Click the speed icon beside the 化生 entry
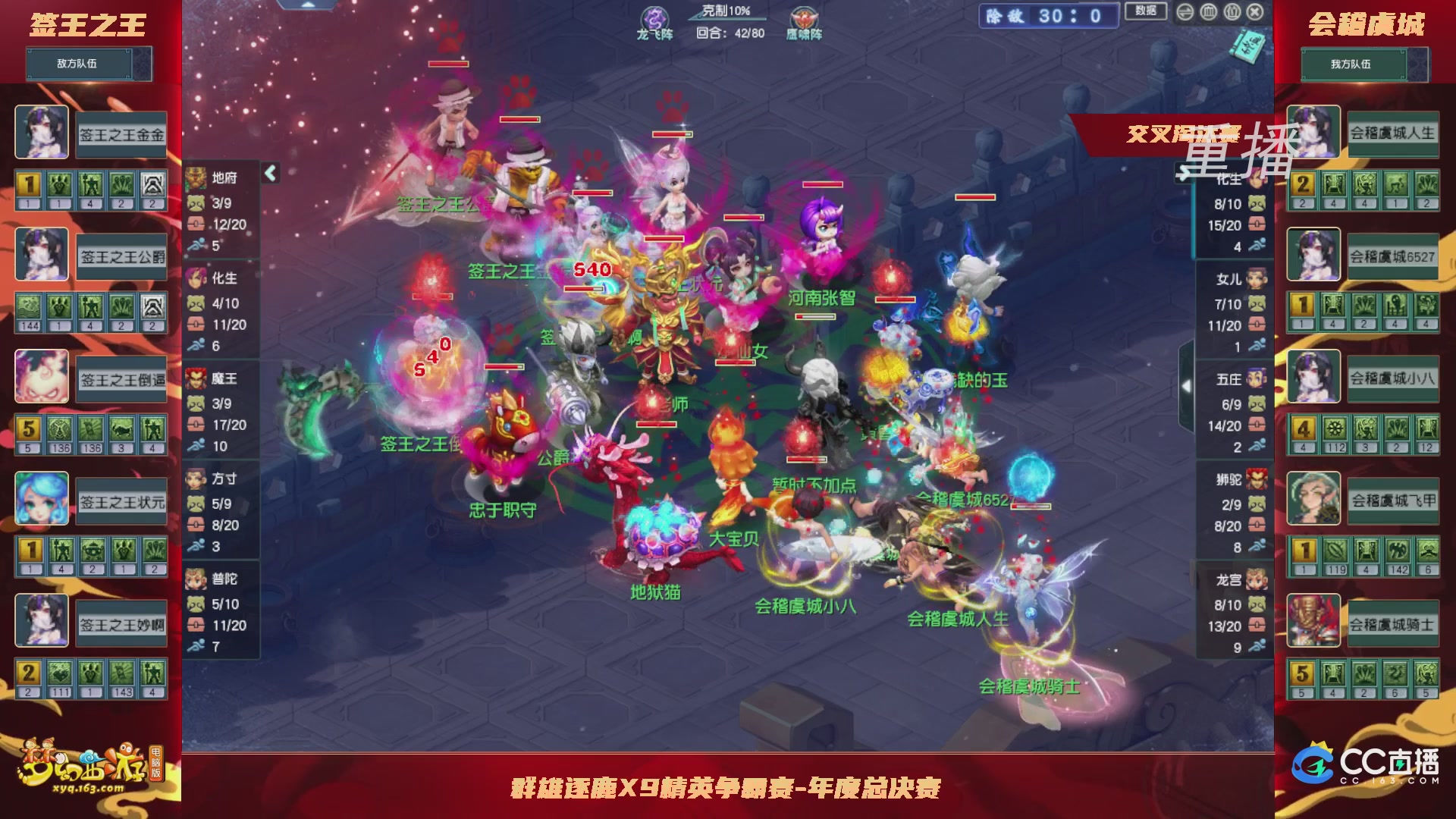This screenshot has width=1456, height=819. tap(197, 345)
